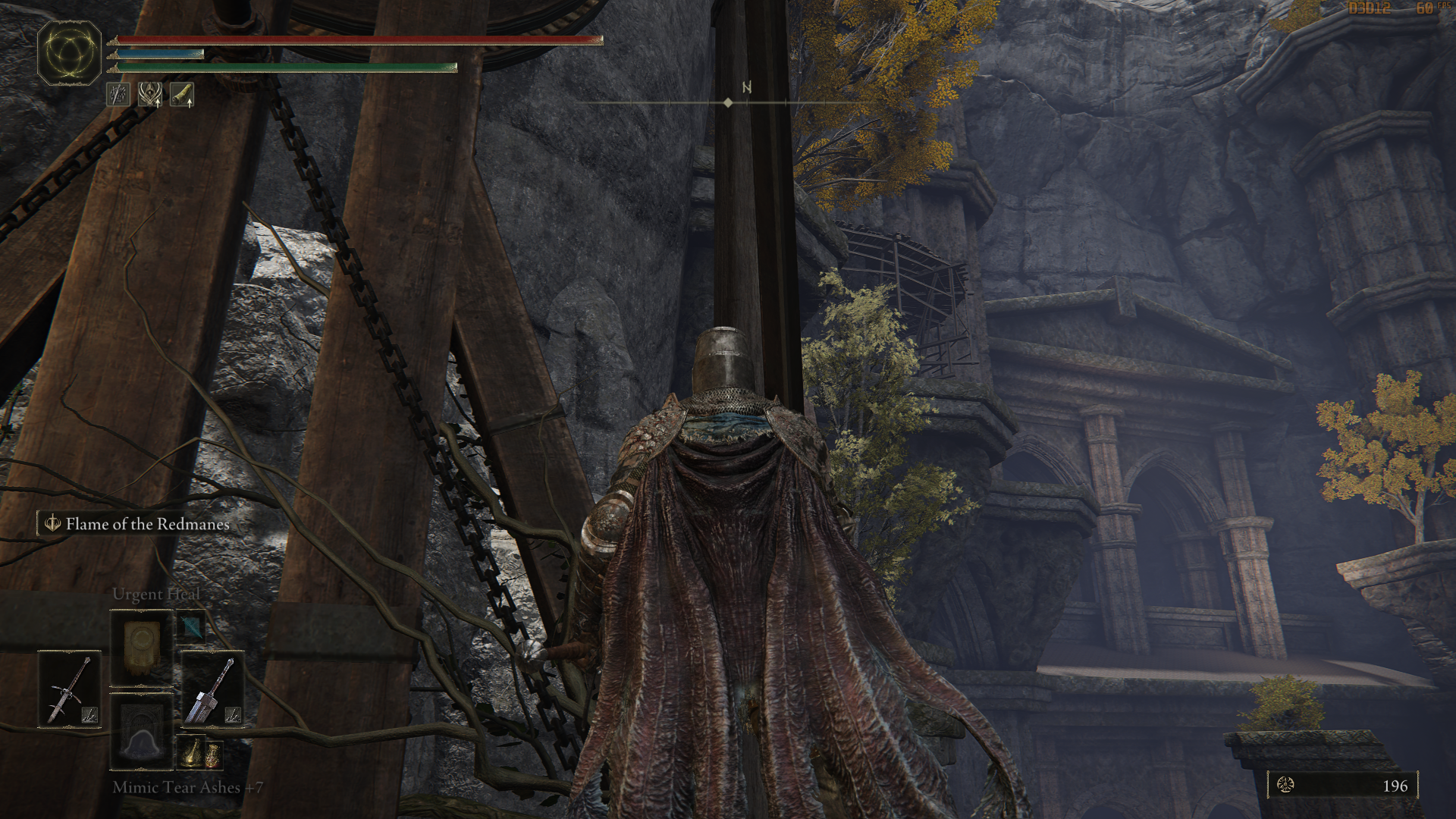Click the Flame of the Redmanes notification text

(x=147, y=524)
